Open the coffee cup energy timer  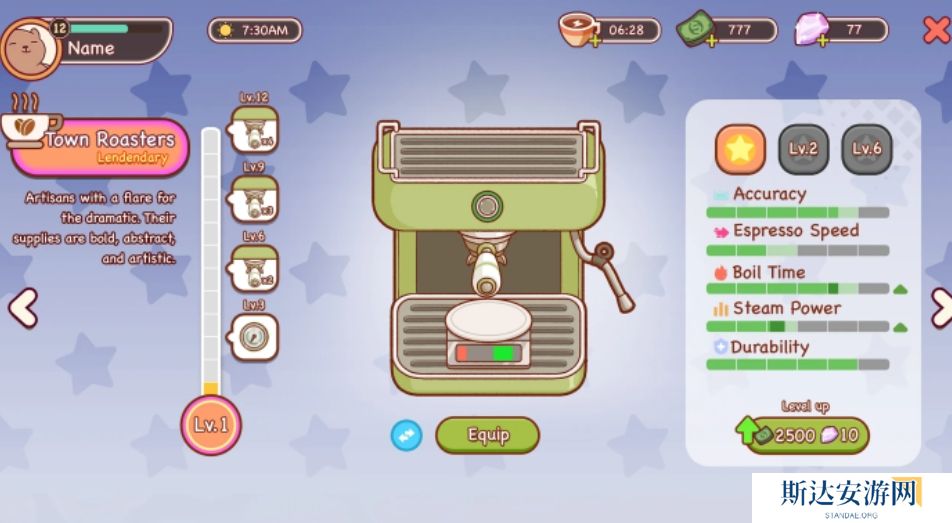pyautogui.click(x=581, y=30)
